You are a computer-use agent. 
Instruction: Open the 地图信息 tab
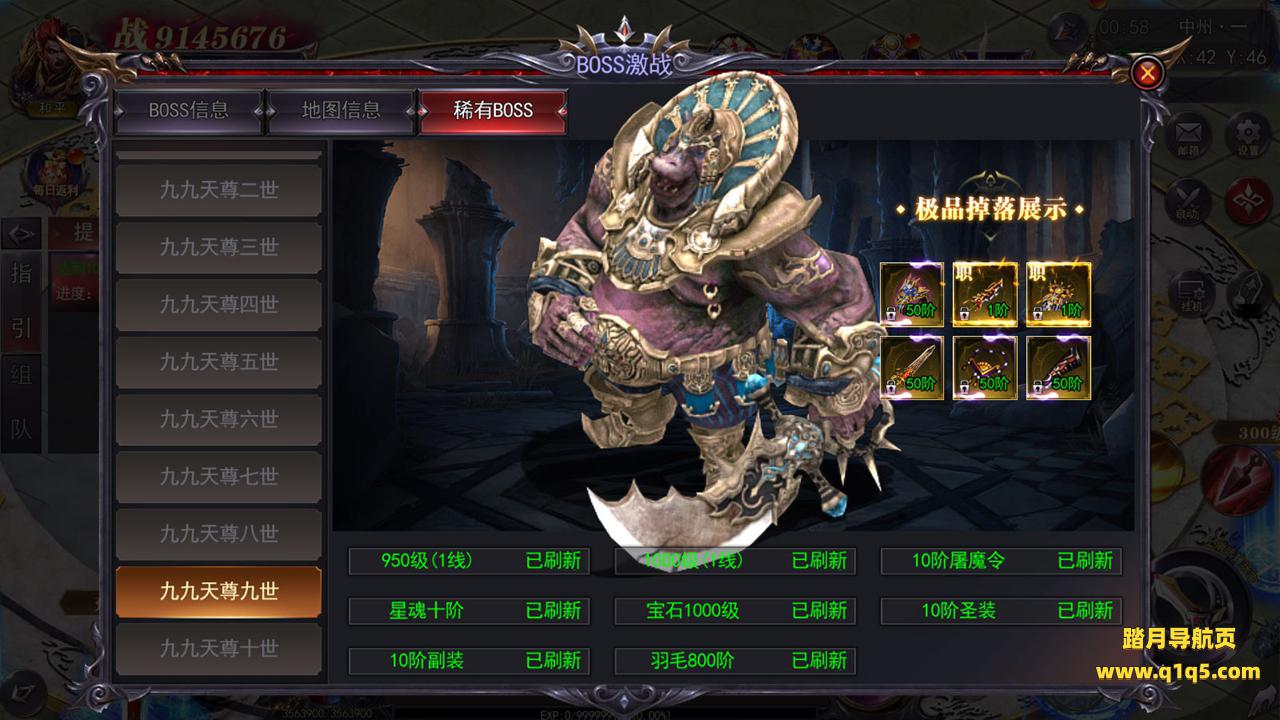coord(341,111)
